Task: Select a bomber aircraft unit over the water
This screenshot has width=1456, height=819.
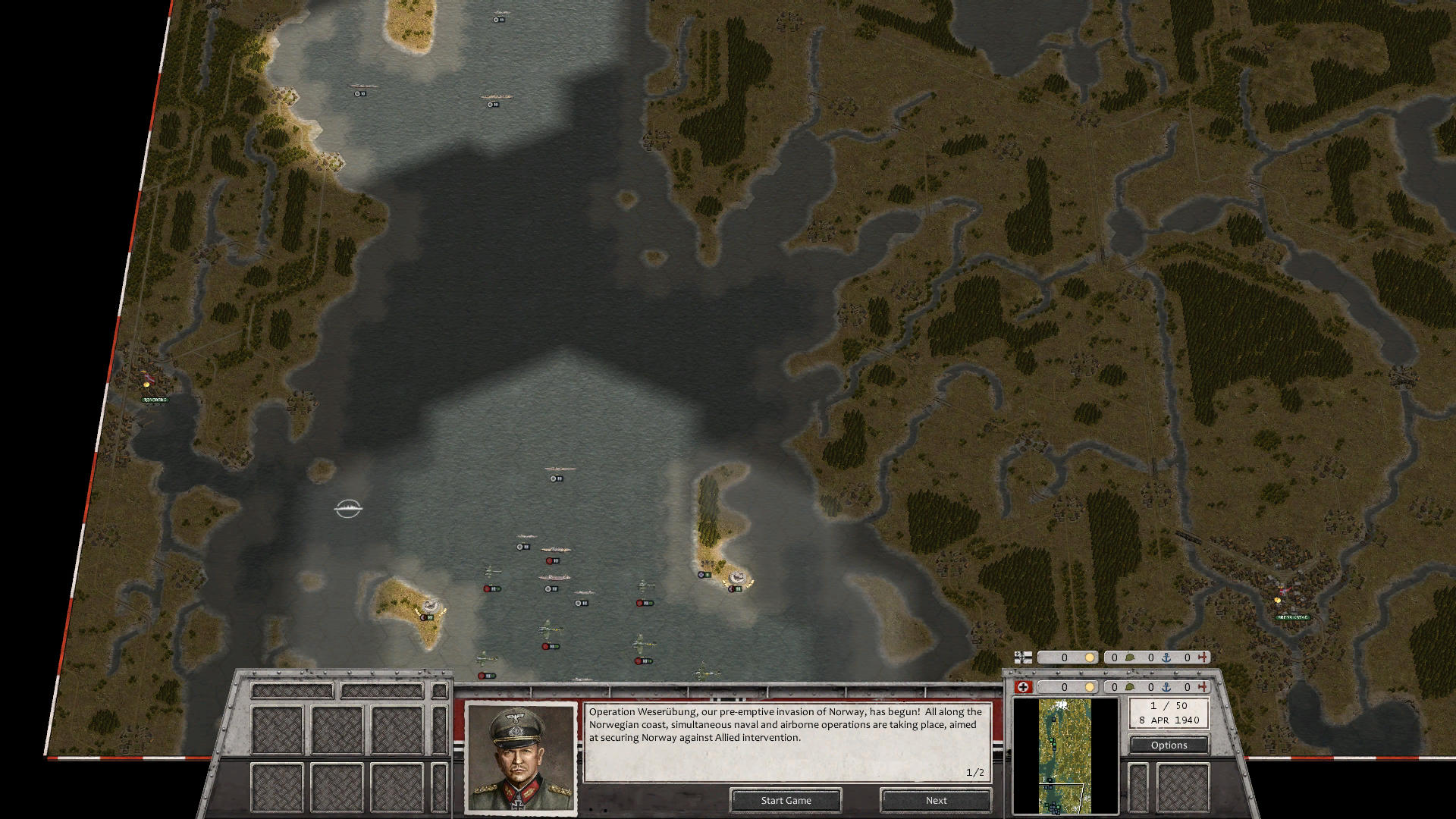Action: (x=548, y=629)
